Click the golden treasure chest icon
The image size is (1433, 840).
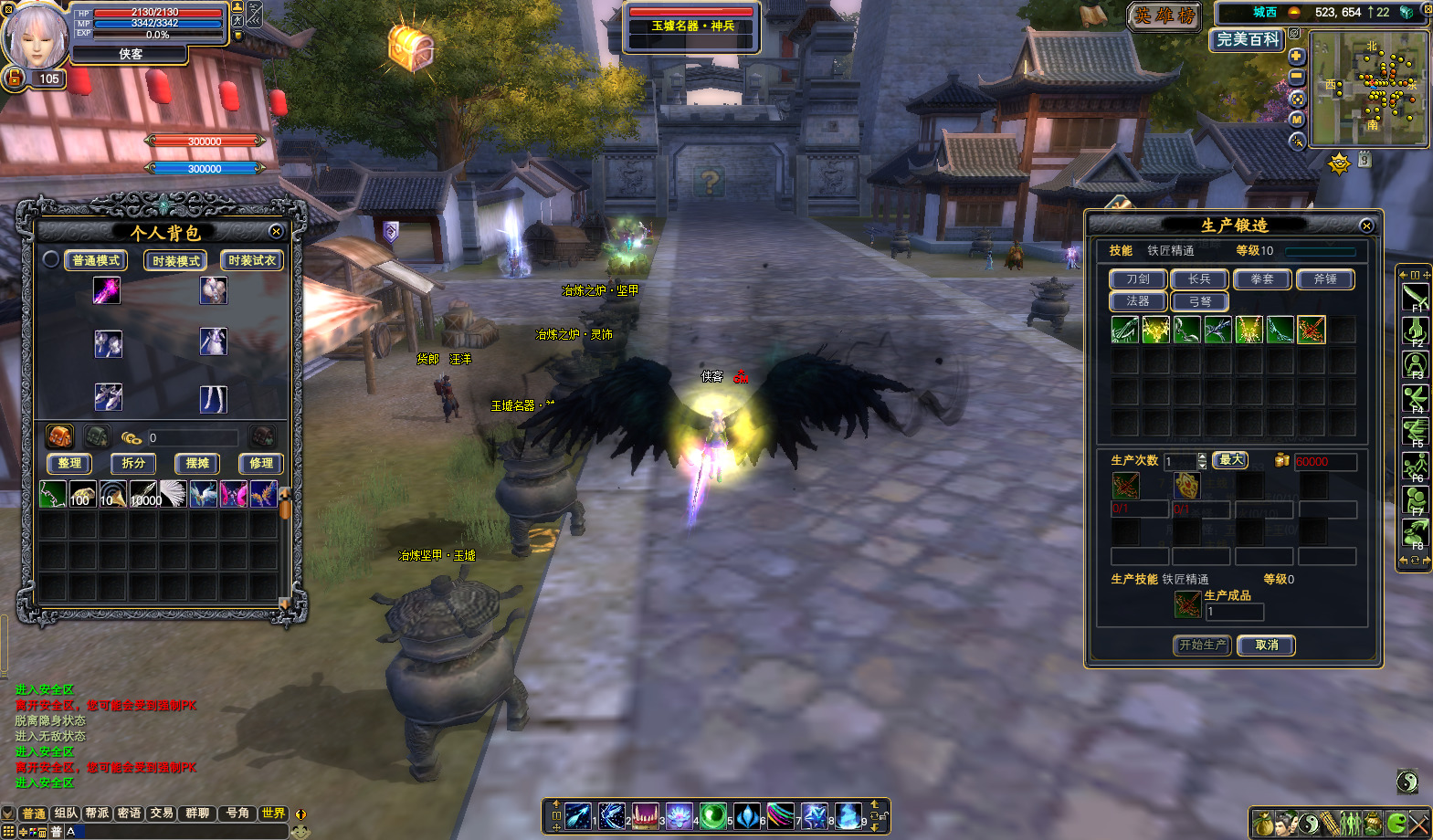pos(411,47)
